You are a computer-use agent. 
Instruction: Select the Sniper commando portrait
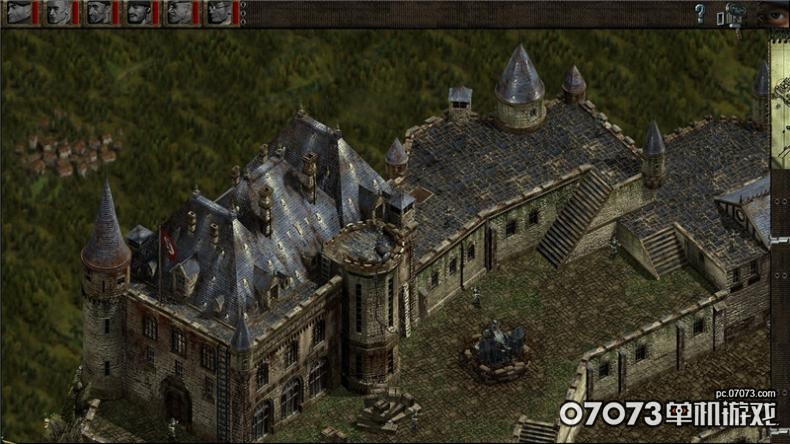coord(59,13)
